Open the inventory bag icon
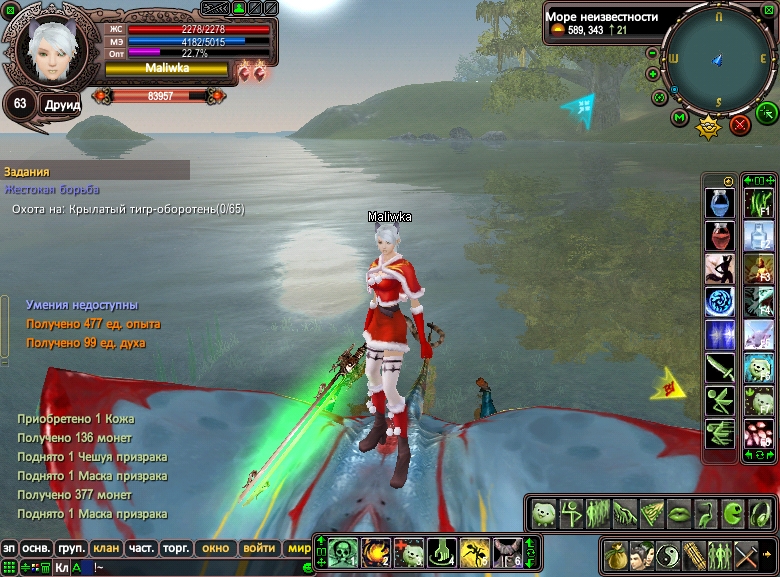Image resolution: width=780 pixels, height=577 pixels. (x=616, y=553)
